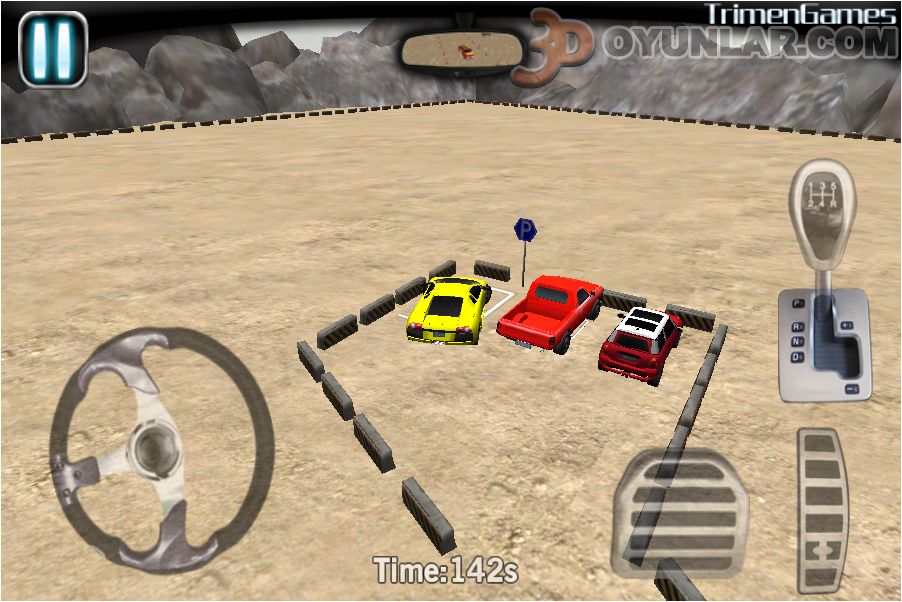Tap the wide brake pedal
The height and width of the screenshot is (602, 902).
[x=680, y=512]
